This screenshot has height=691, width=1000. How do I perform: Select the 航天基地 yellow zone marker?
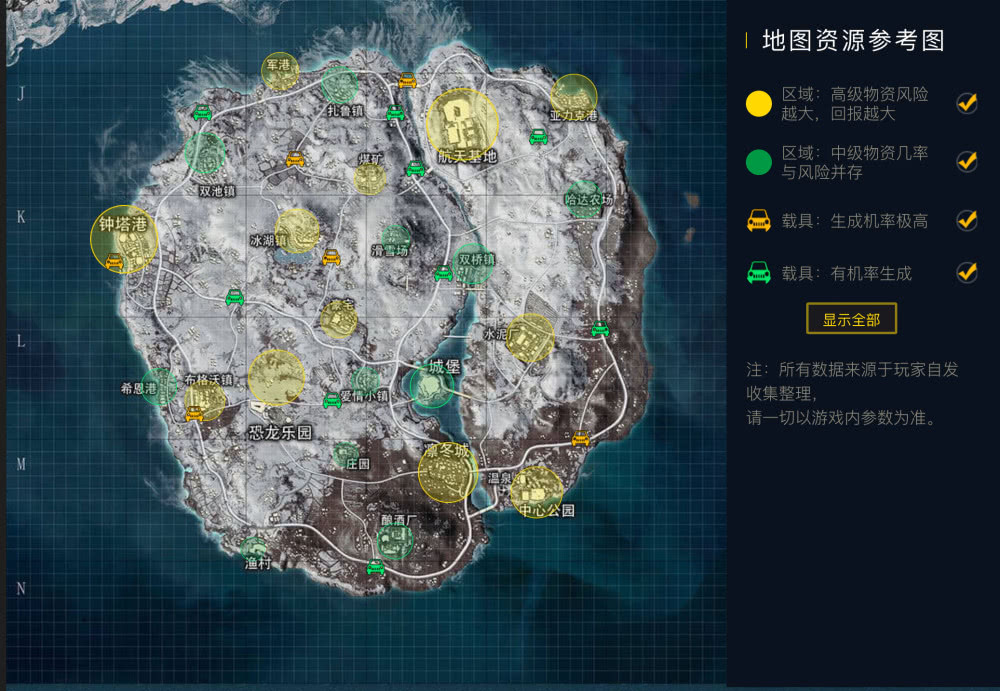click(x=462, y=124)
